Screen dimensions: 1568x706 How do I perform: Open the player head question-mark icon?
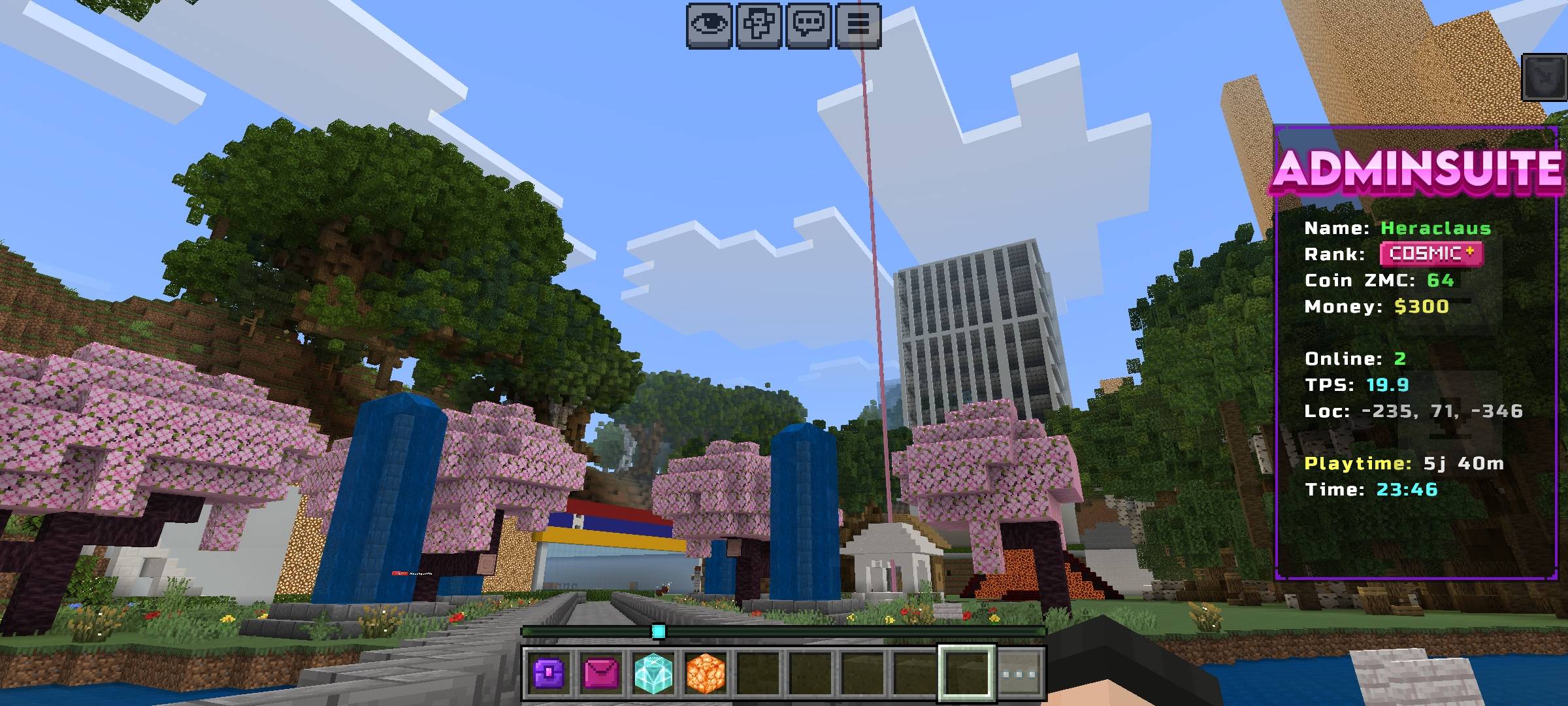[x=760, y=25]
